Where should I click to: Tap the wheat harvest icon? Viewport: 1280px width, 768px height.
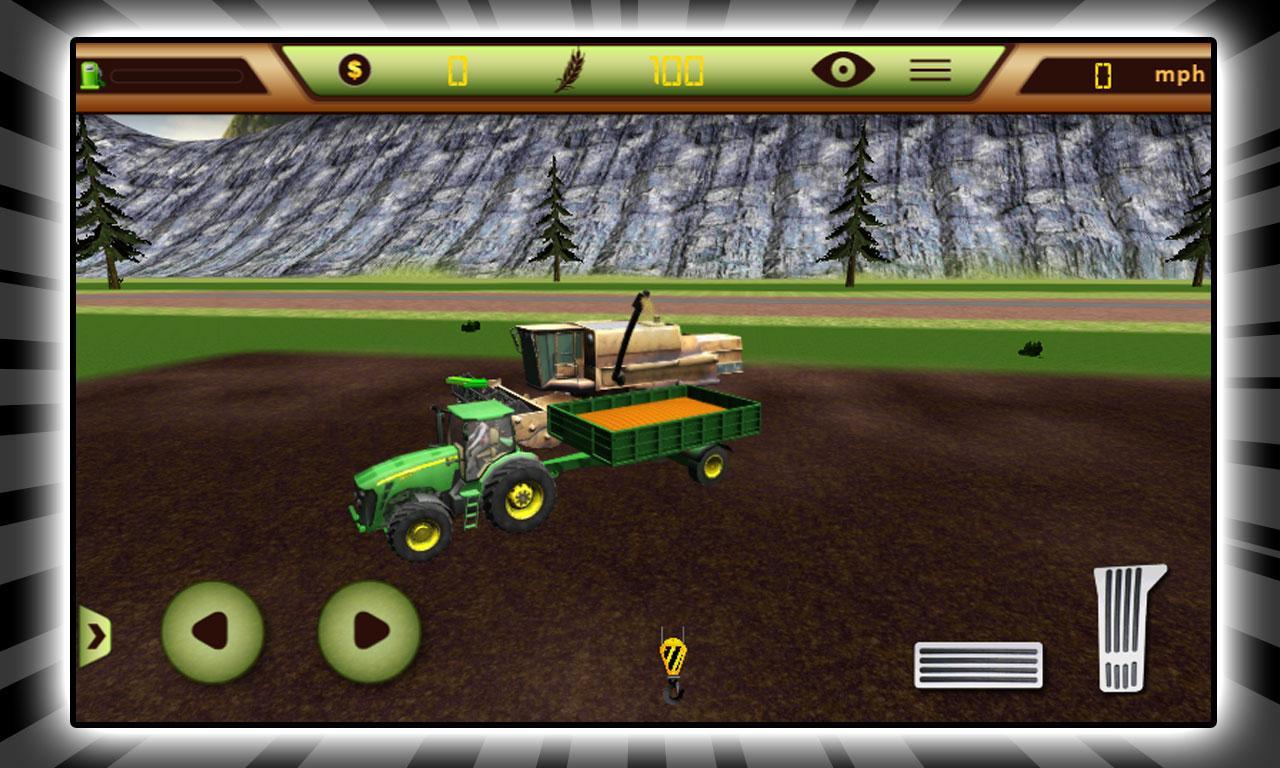click(568, 70)
